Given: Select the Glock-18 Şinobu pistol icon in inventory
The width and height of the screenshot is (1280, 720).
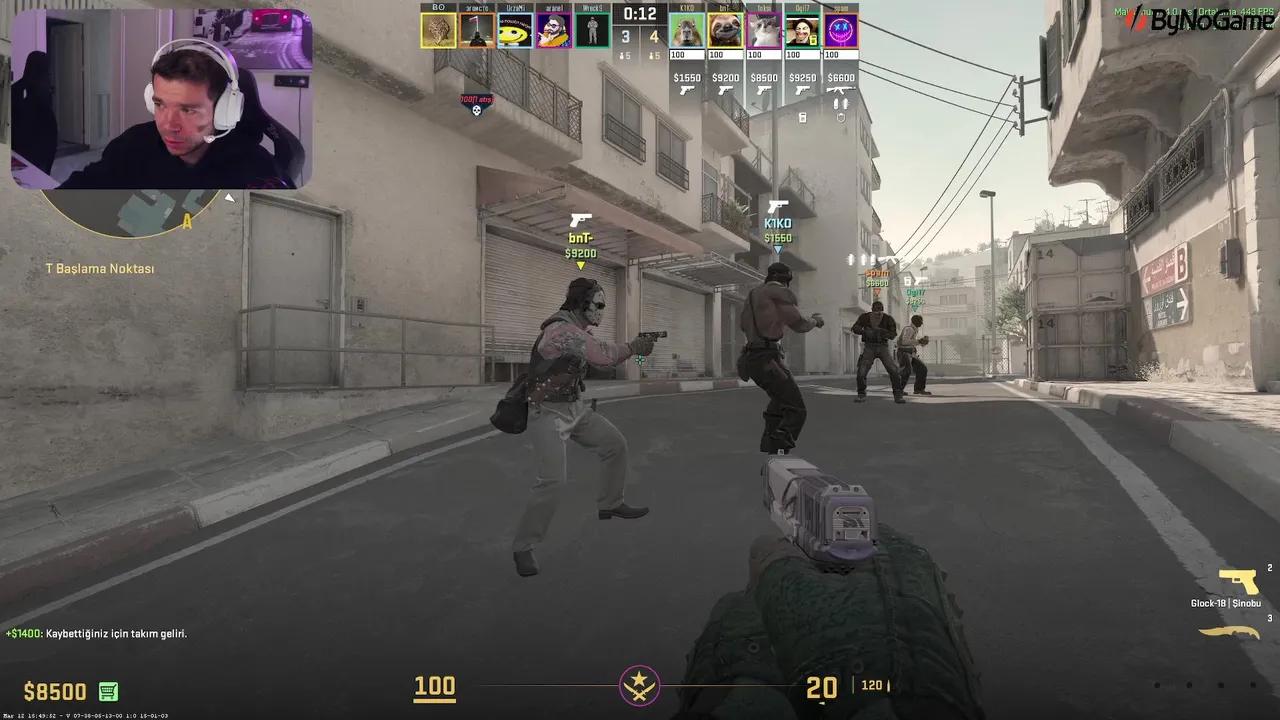Looking at the screenshot, I should (x=1238, y=581).
